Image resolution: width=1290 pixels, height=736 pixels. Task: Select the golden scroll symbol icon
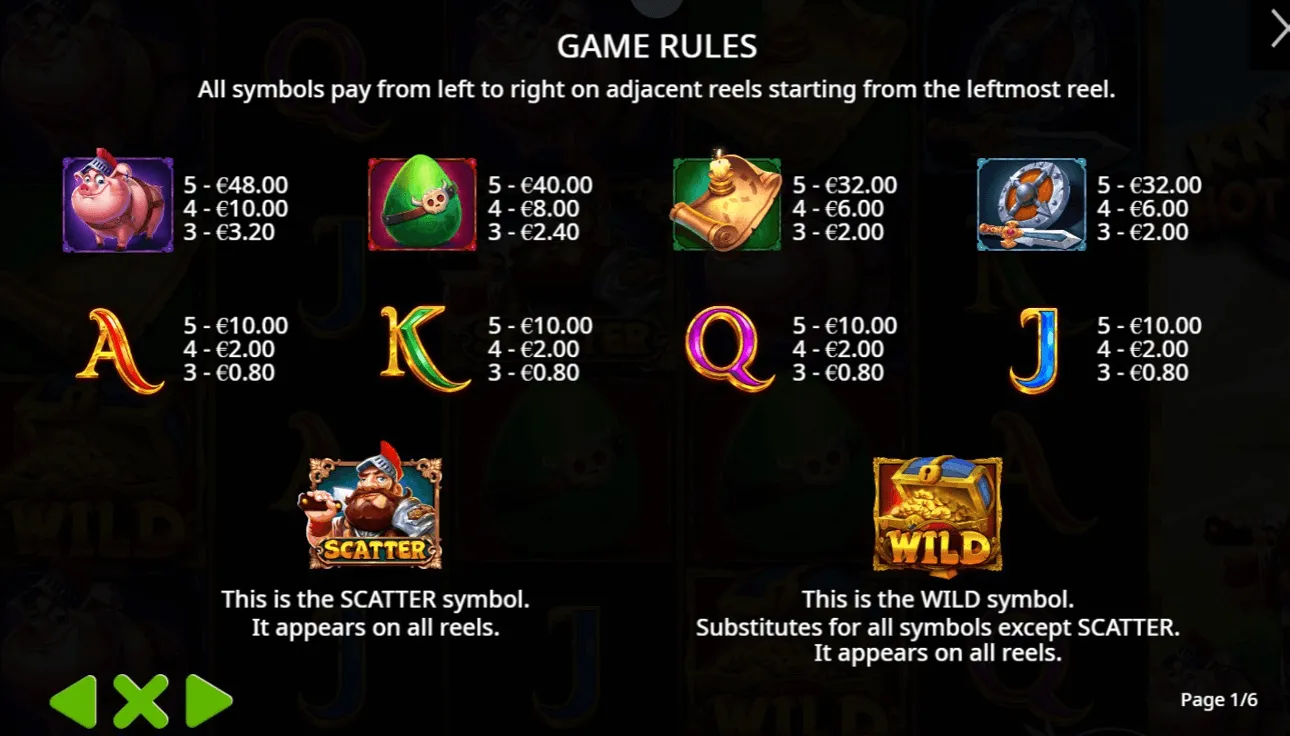coord(726,205)
